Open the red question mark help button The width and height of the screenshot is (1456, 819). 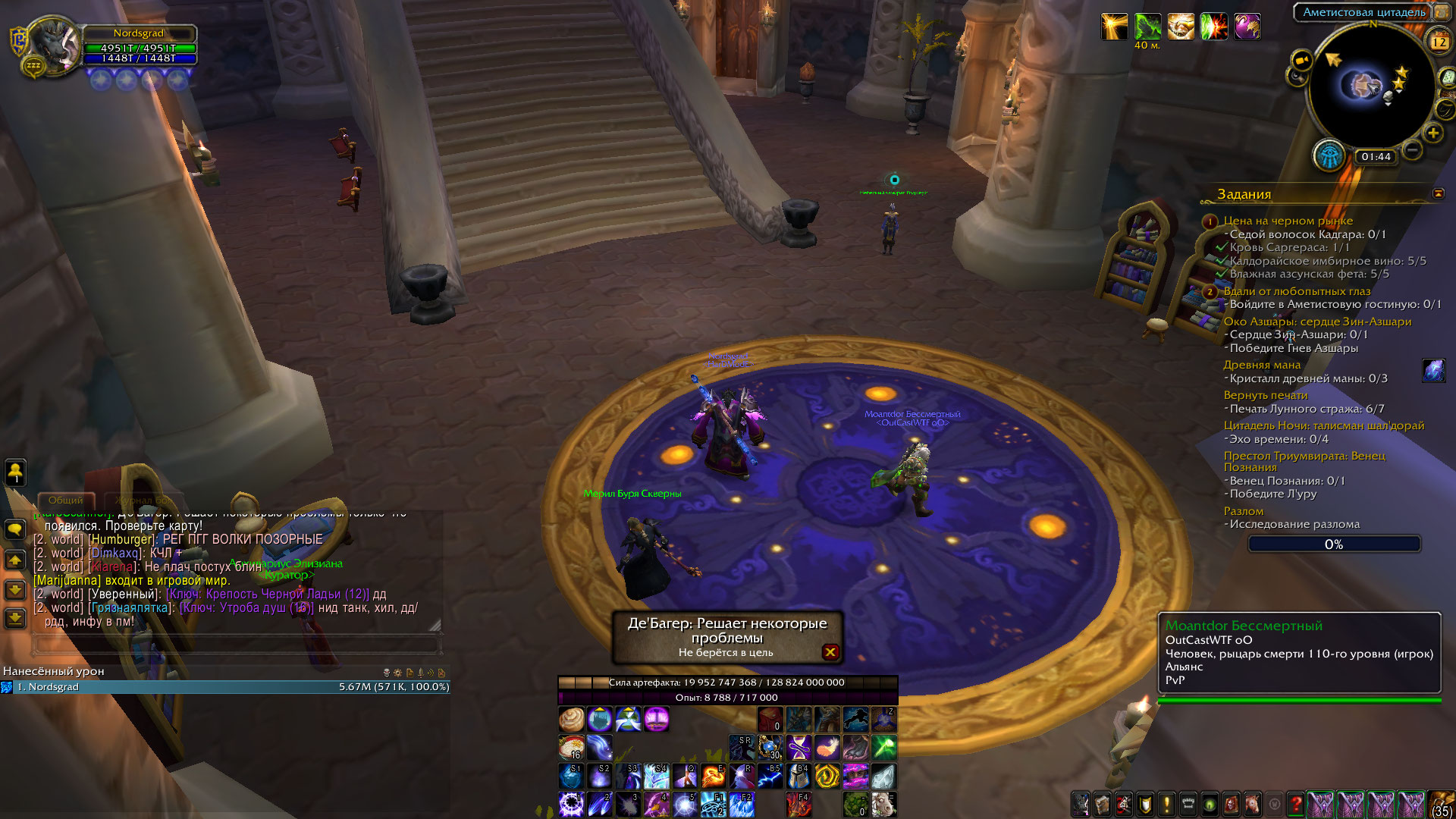pos(1296,804)
